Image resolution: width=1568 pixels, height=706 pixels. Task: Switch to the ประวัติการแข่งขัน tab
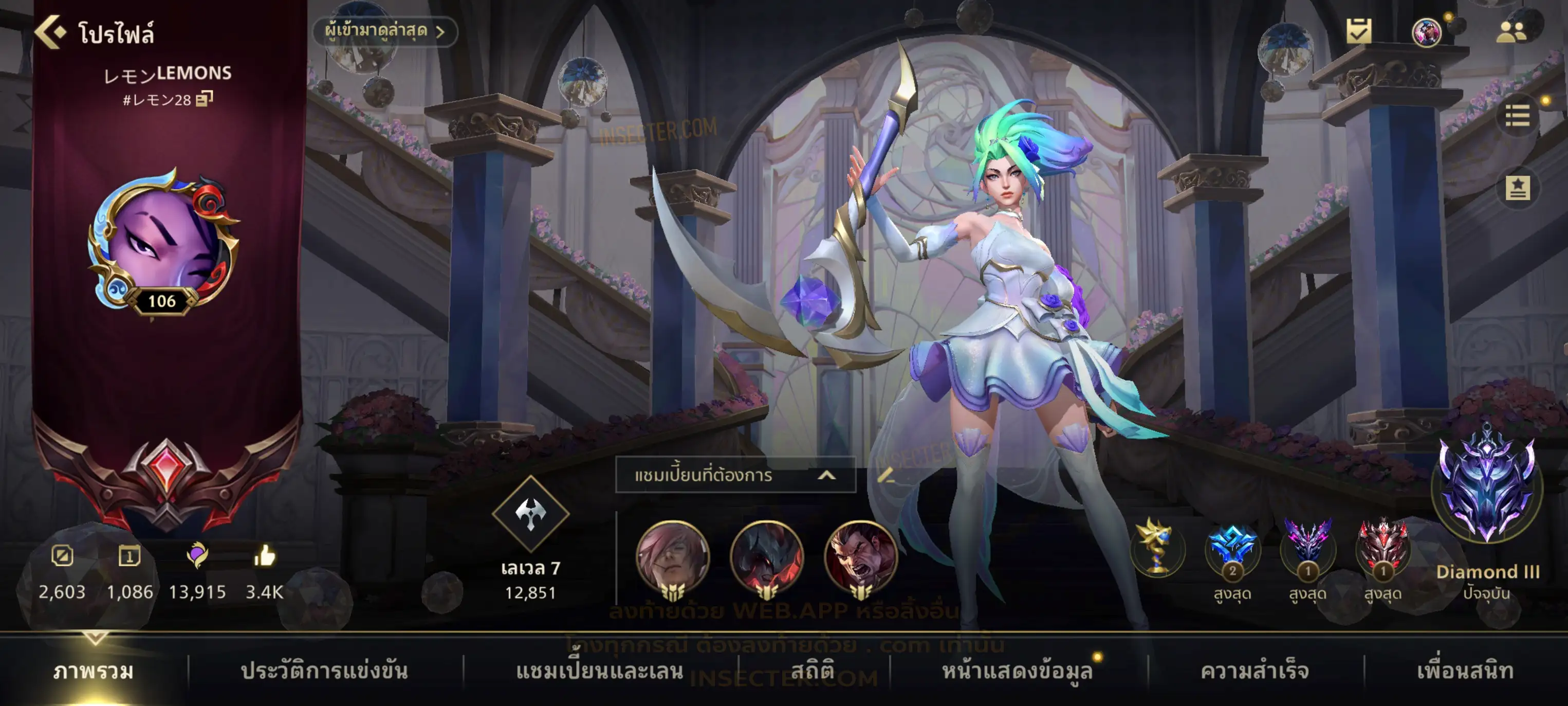tap(324, 671)
